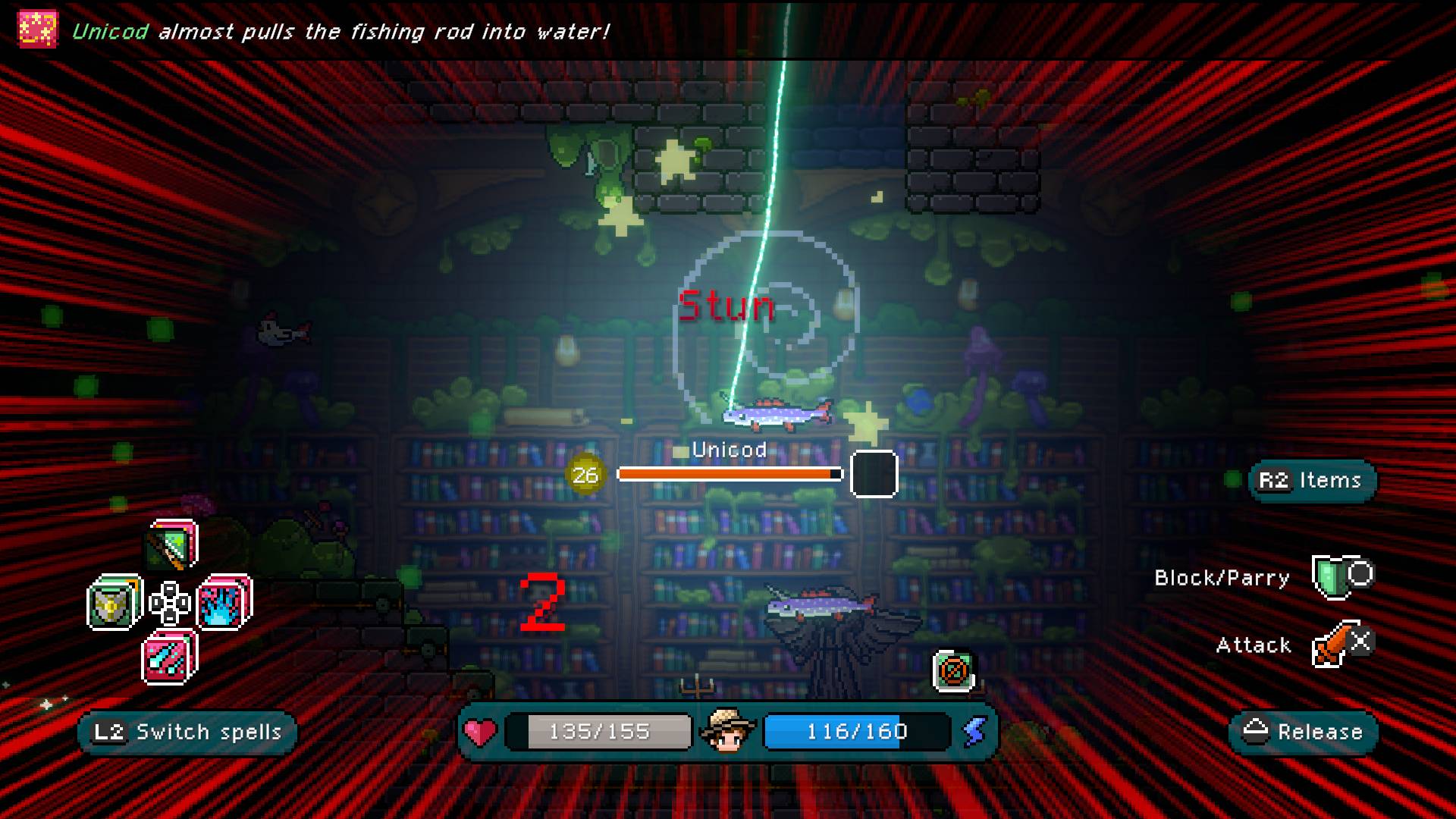Screen dimensions: 1456x819
Task: Click Unicod's orange health bar
Action: click(728, 473)
